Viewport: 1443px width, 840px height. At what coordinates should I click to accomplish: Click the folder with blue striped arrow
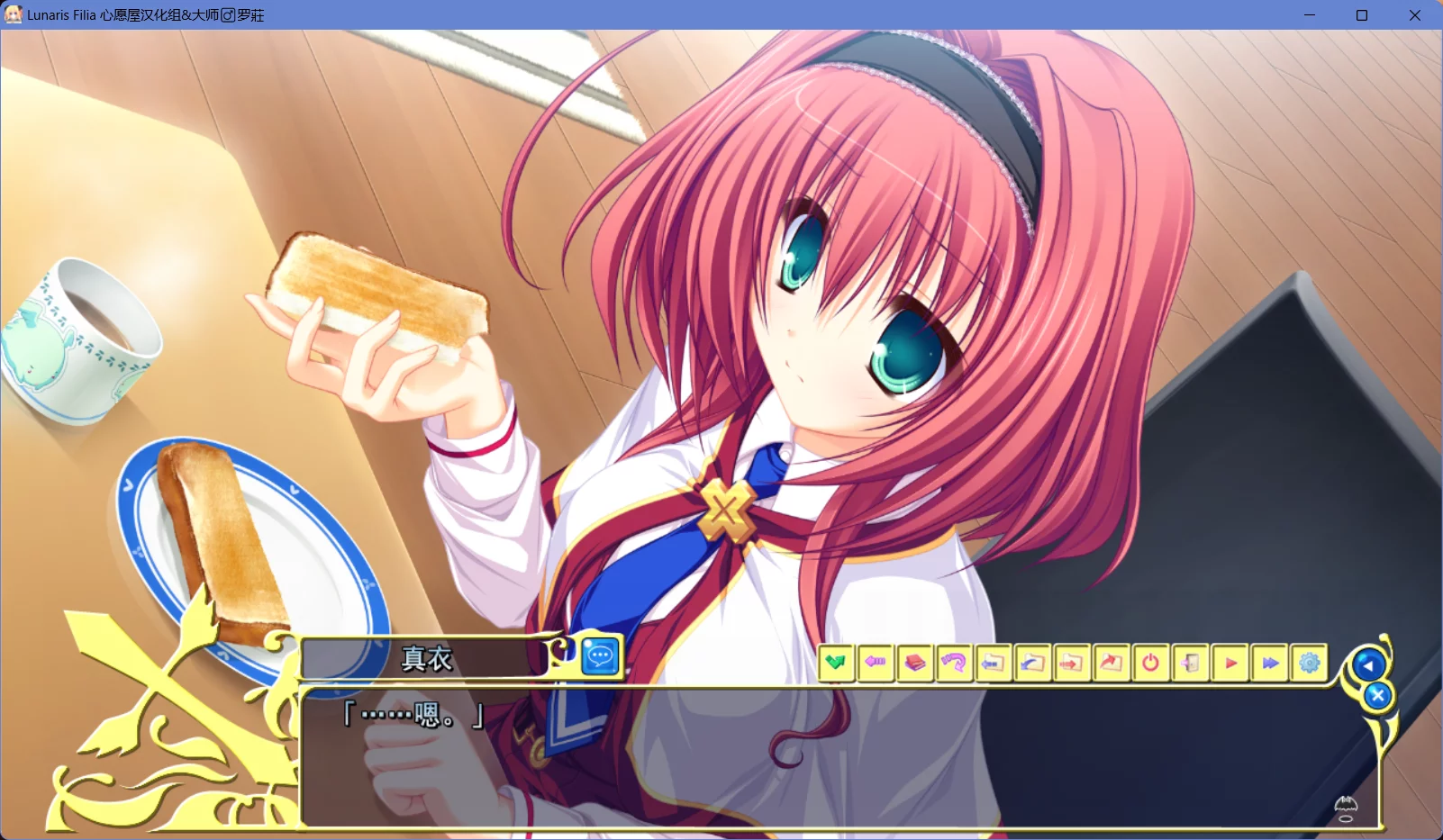pos(993,664)
